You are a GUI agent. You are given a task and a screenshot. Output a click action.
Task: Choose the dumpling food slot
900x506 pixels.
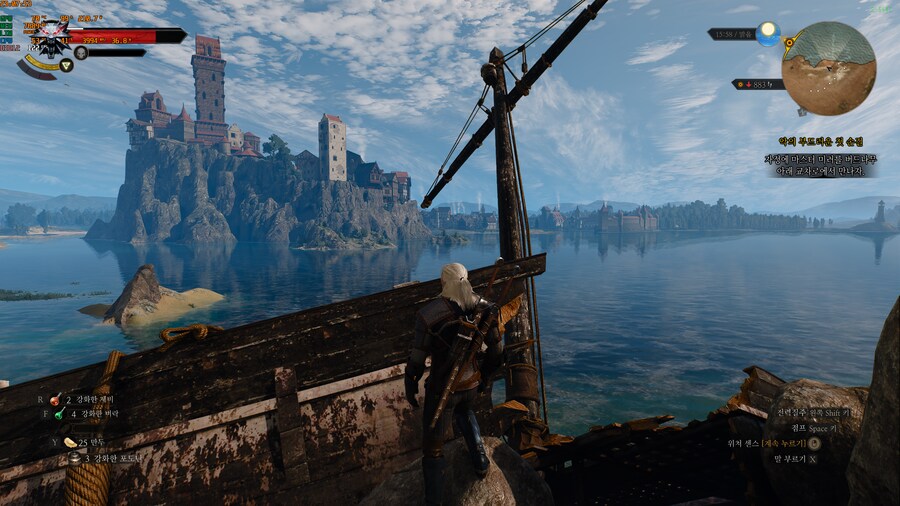70,442
